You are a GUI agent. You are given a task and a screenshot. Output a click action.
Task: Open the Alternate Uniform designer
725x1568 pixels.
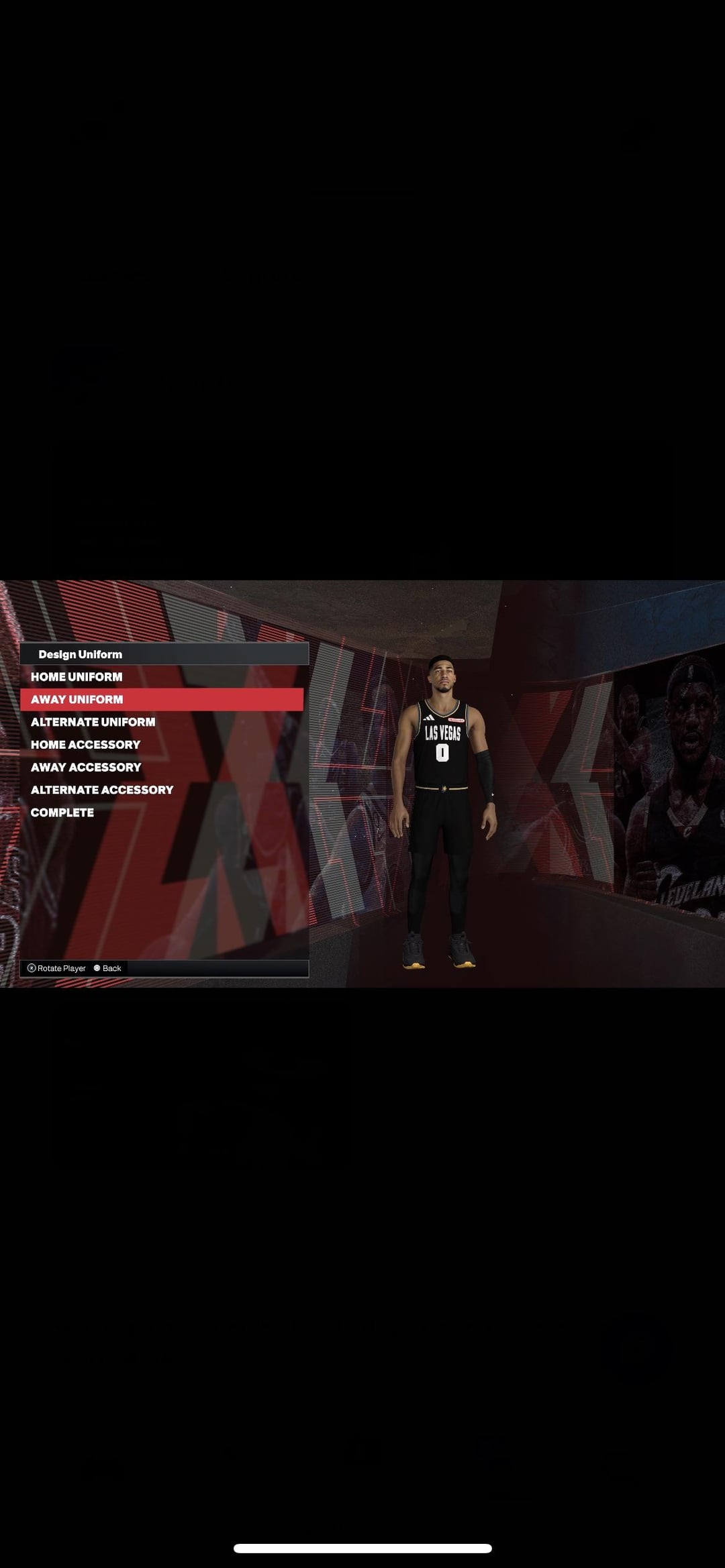coord(93,722)
